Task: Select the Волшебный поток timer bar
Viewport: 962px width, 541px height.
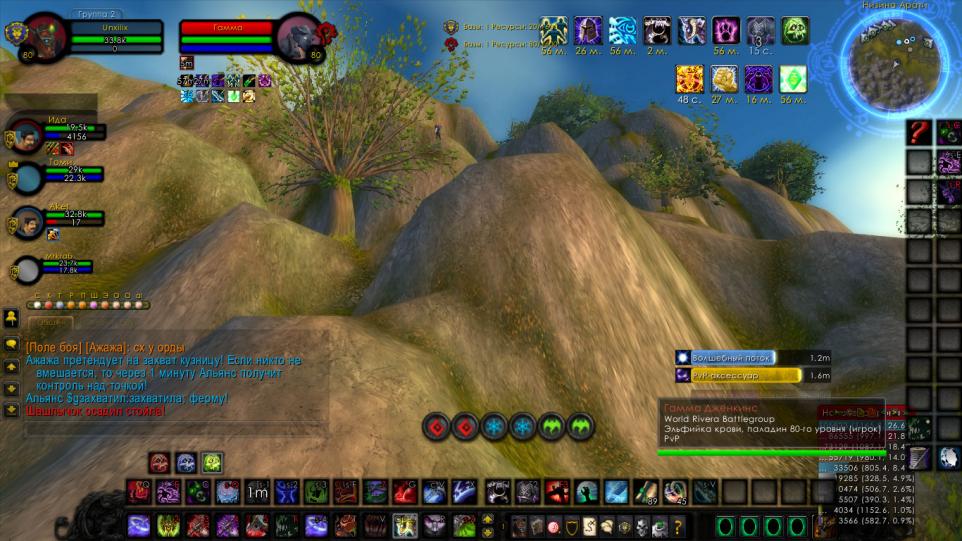Action: click(x=738, y=357)
